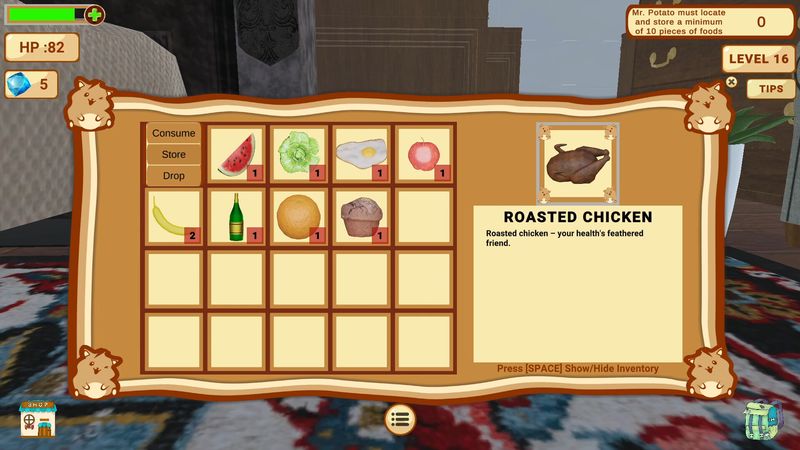Pick the chocolate muffin slot

[x=361, y=216]
